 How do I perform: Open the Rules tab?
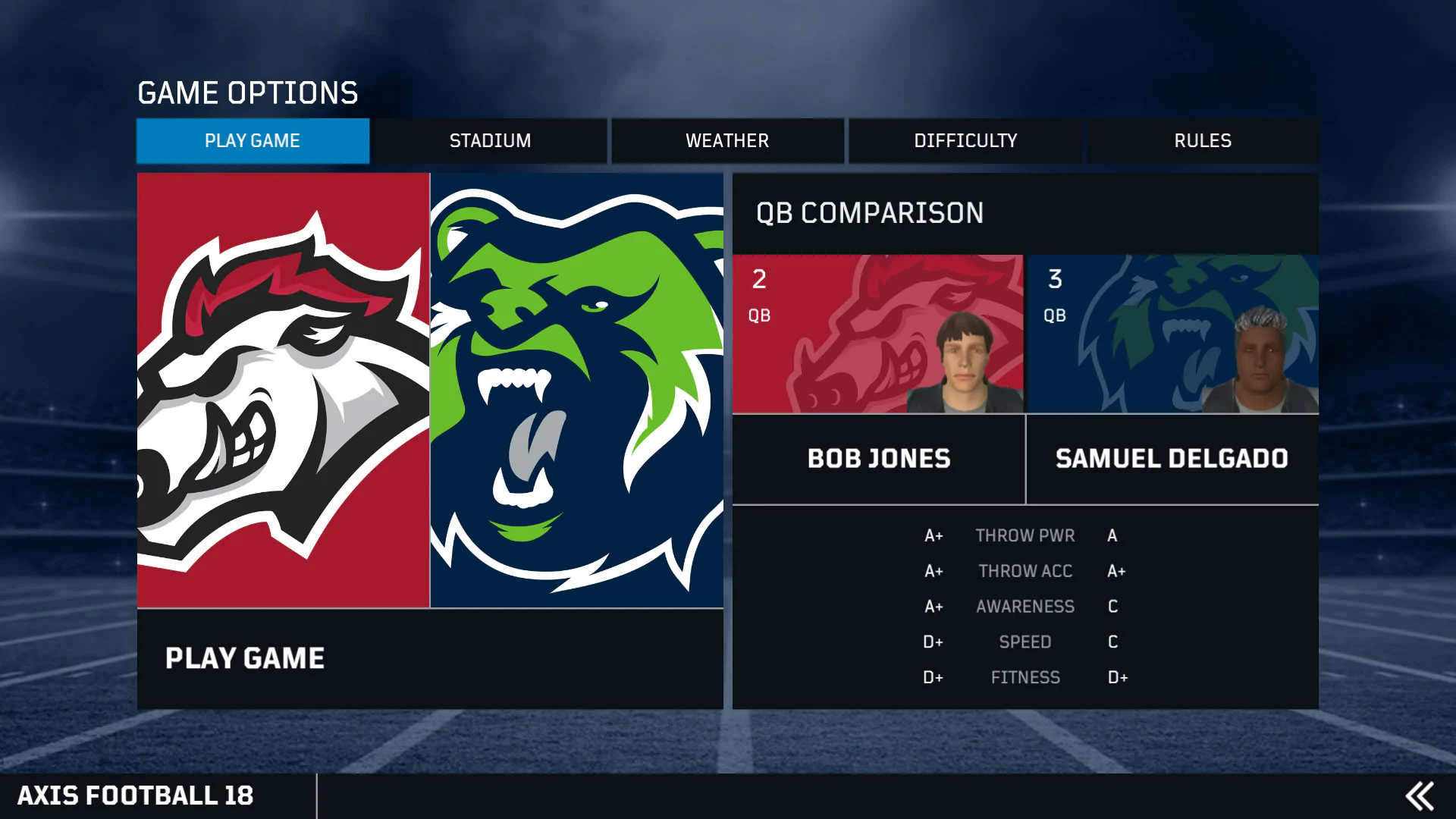(1203, 140)
